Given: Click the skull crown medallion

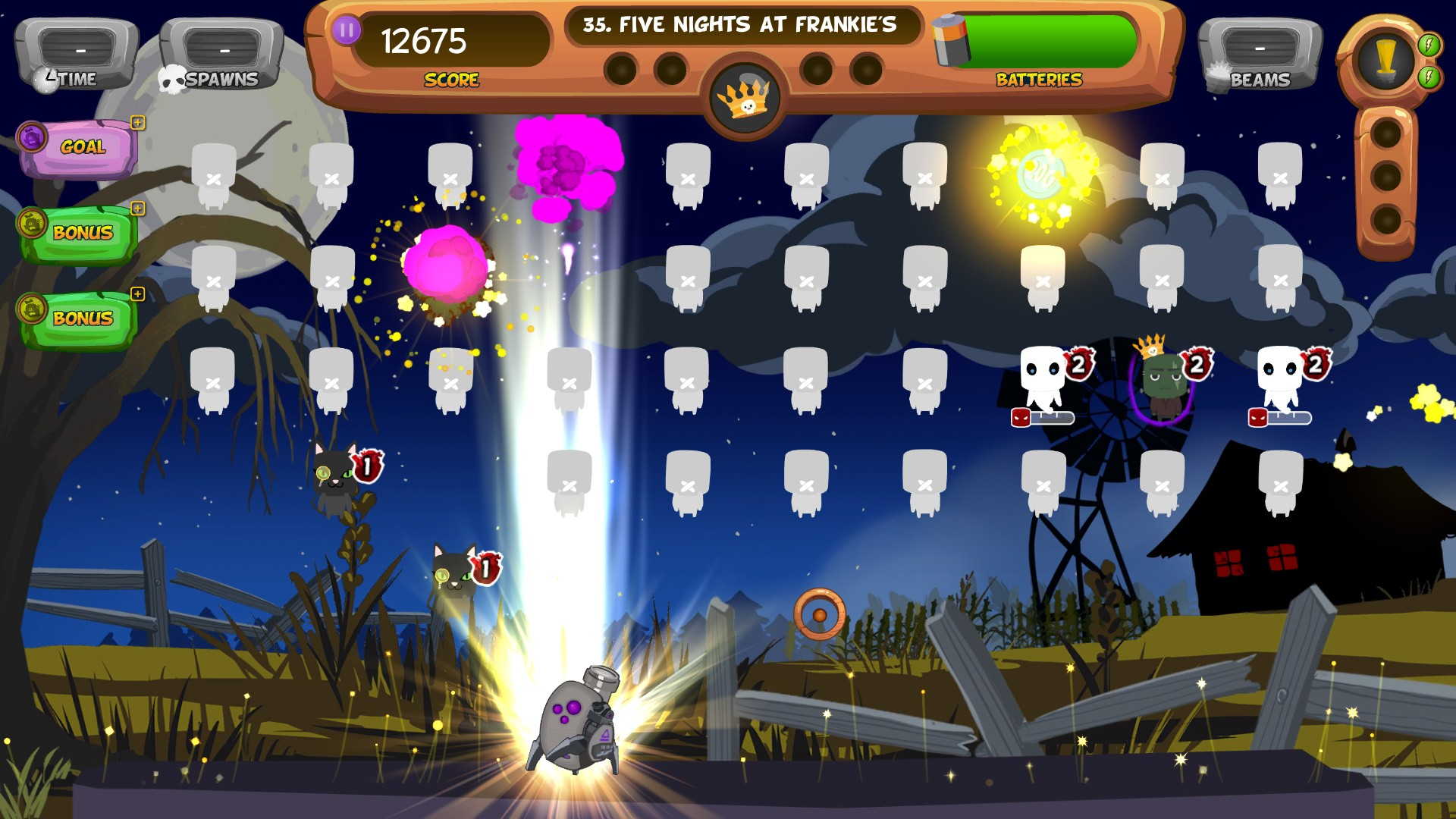Looking at the screenshot, I should (746, 99).
